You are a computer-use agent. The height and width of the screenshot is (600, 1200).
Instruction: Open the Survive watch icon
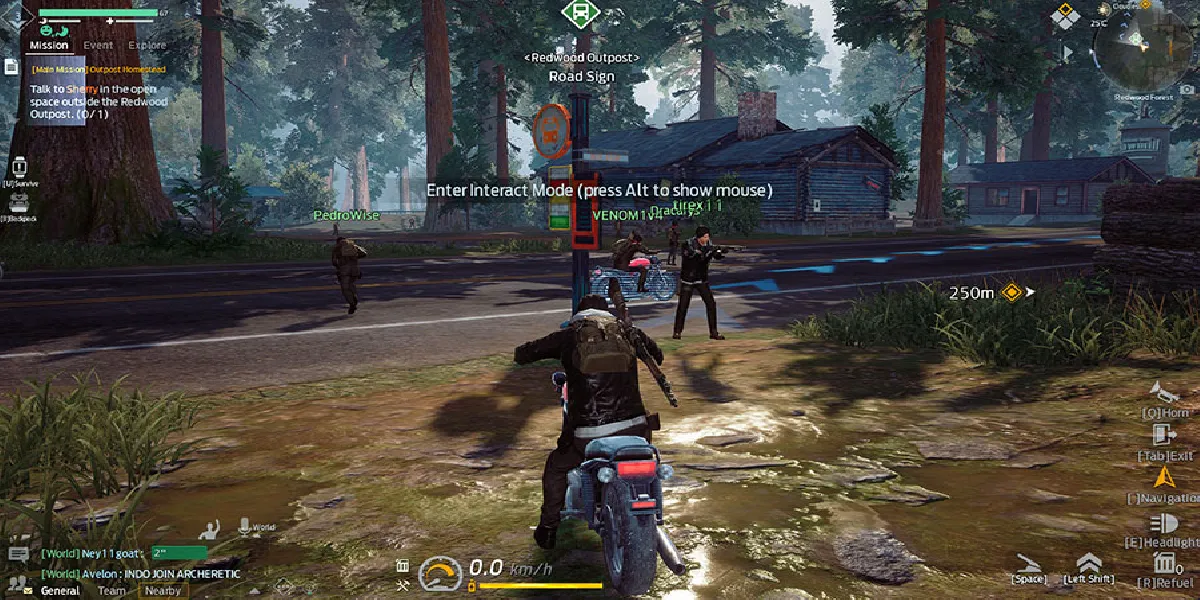(18, 167)
